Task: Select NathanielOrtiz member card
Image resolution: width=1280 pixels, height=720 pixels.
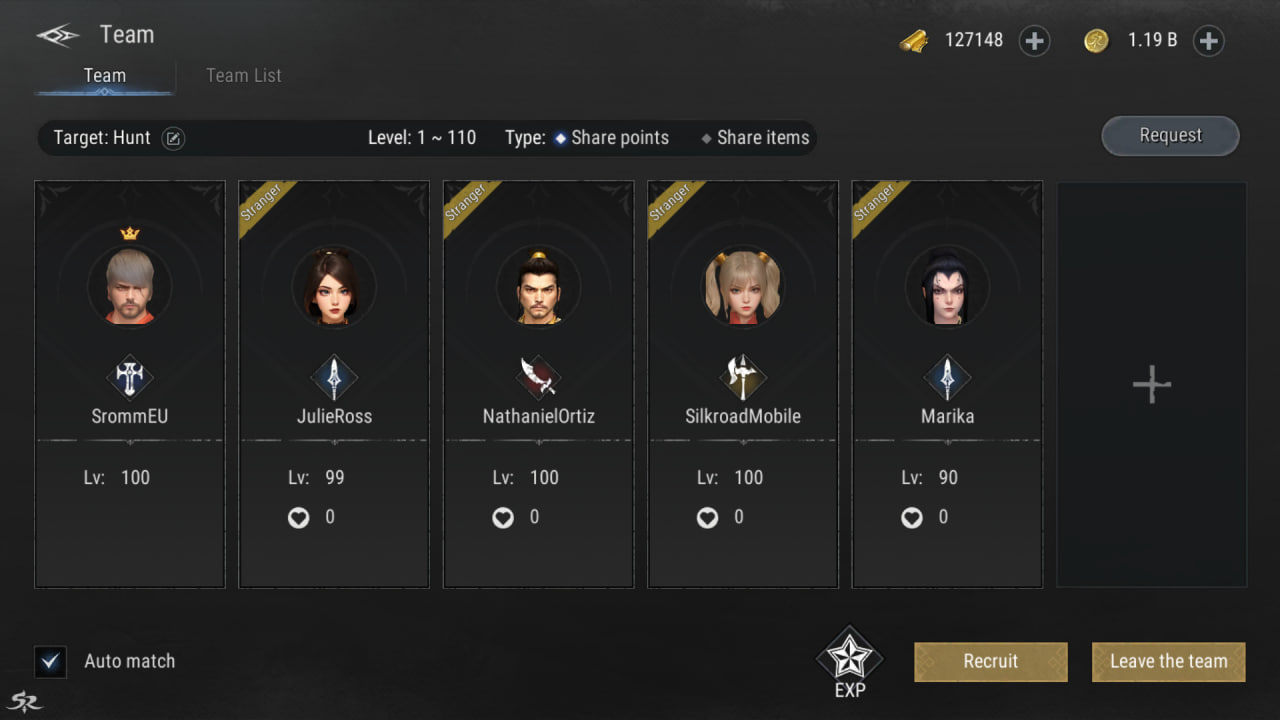Action: (x=538, y=385)
